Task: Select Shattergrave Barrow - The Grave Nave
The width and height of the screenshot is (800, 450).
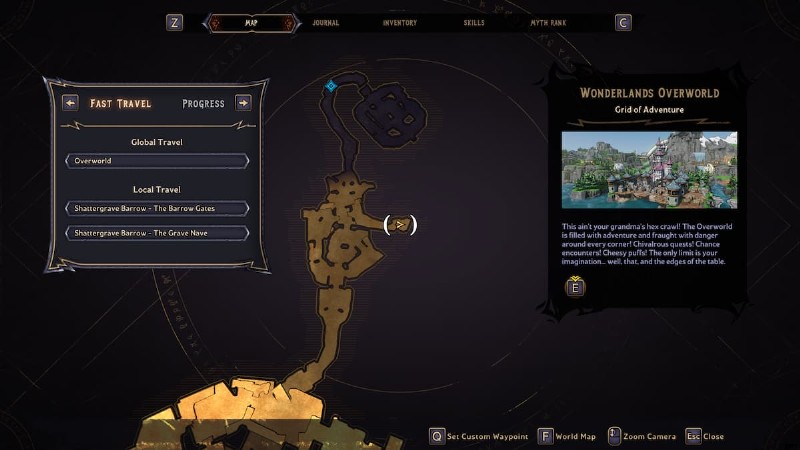Action: pos(157,233)
